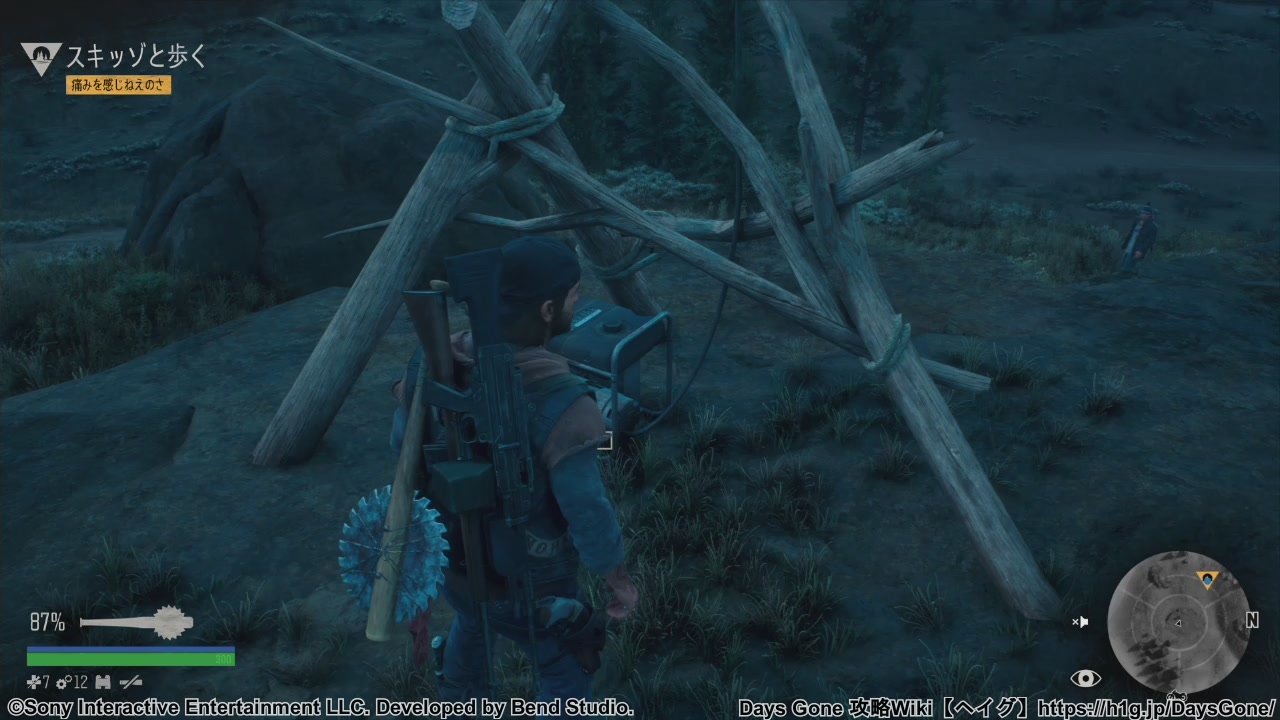Click the mission triangle emblem icon
This screenshot has height=720, width=1280.
coord(41,59)
